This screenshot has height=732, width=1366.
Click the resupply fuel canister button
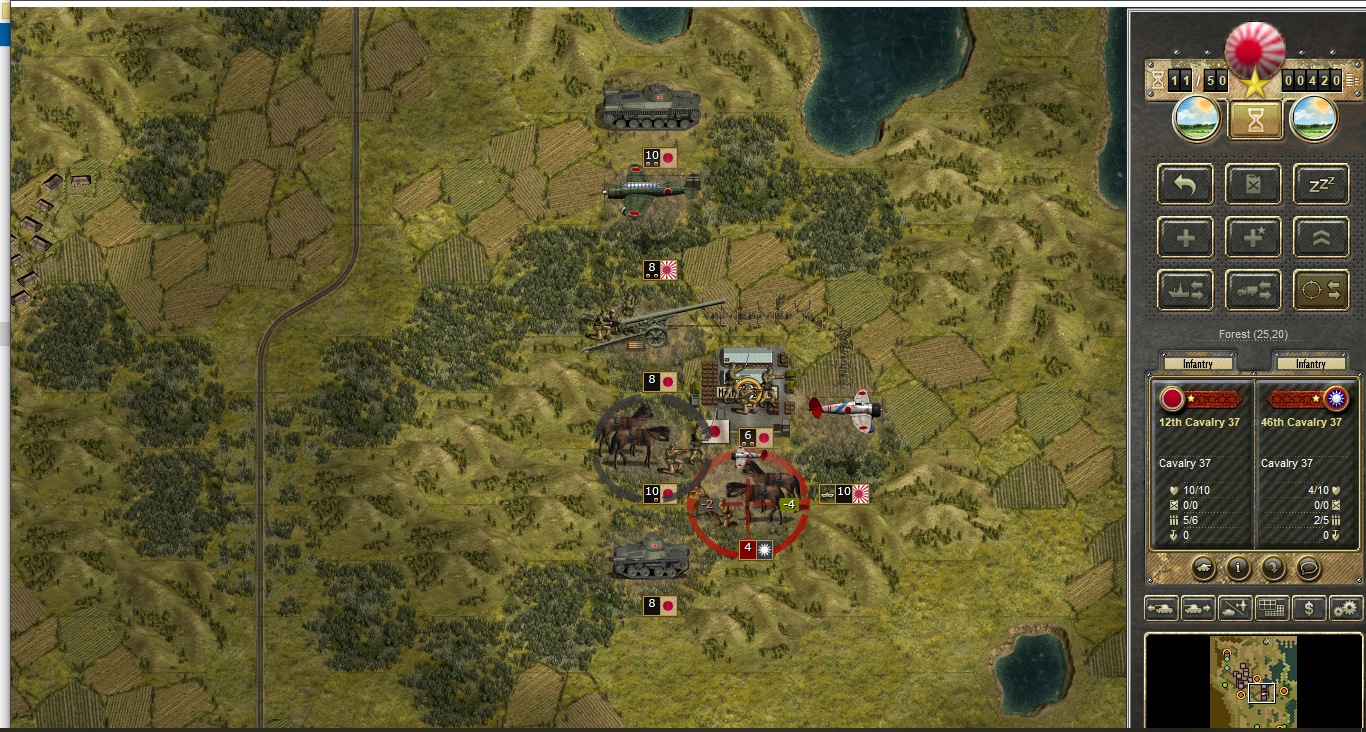pyautogui.click(x=1253, y=184)
